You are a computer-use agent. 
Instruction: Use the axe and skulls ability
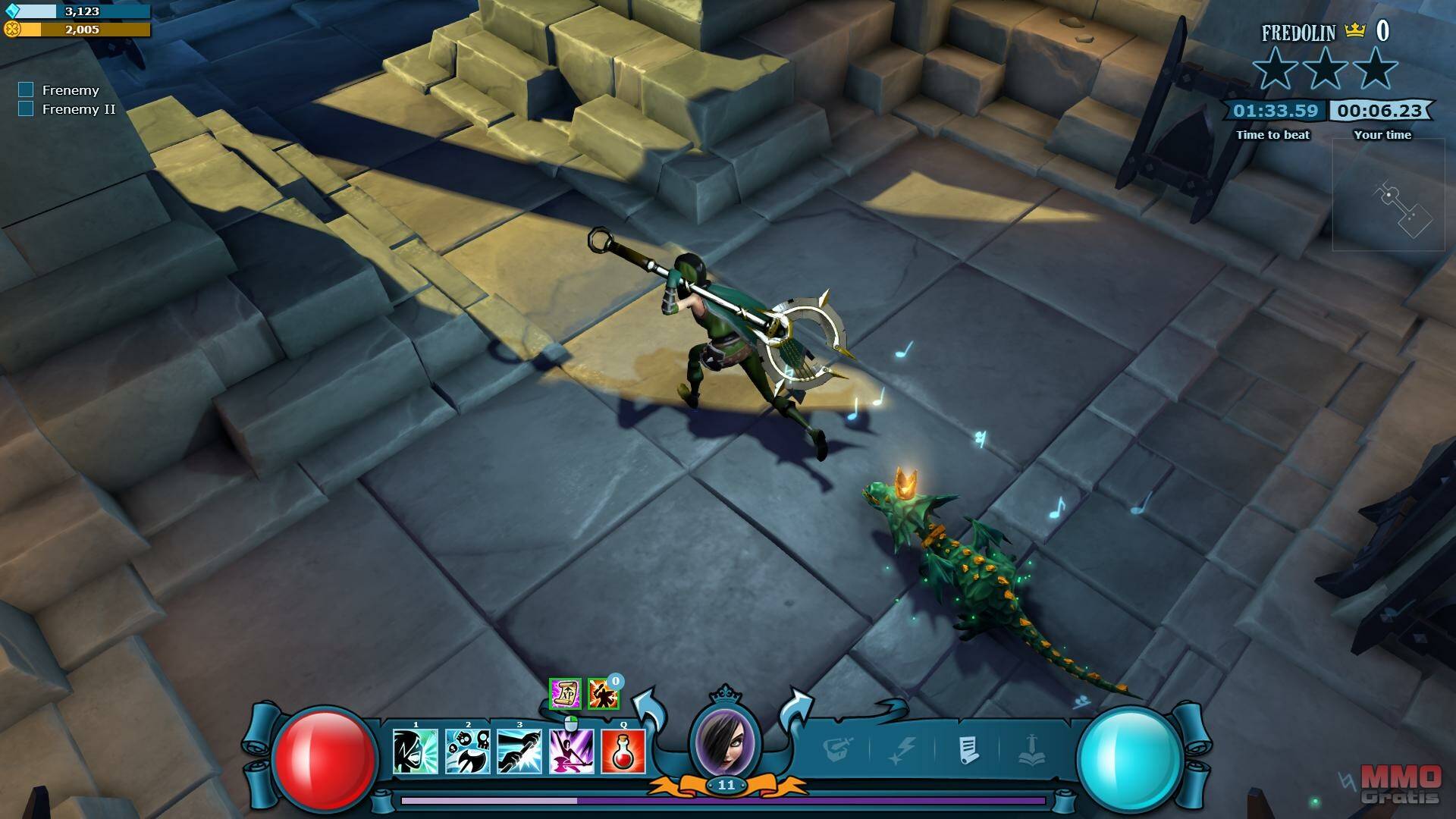tap(467, 751)
